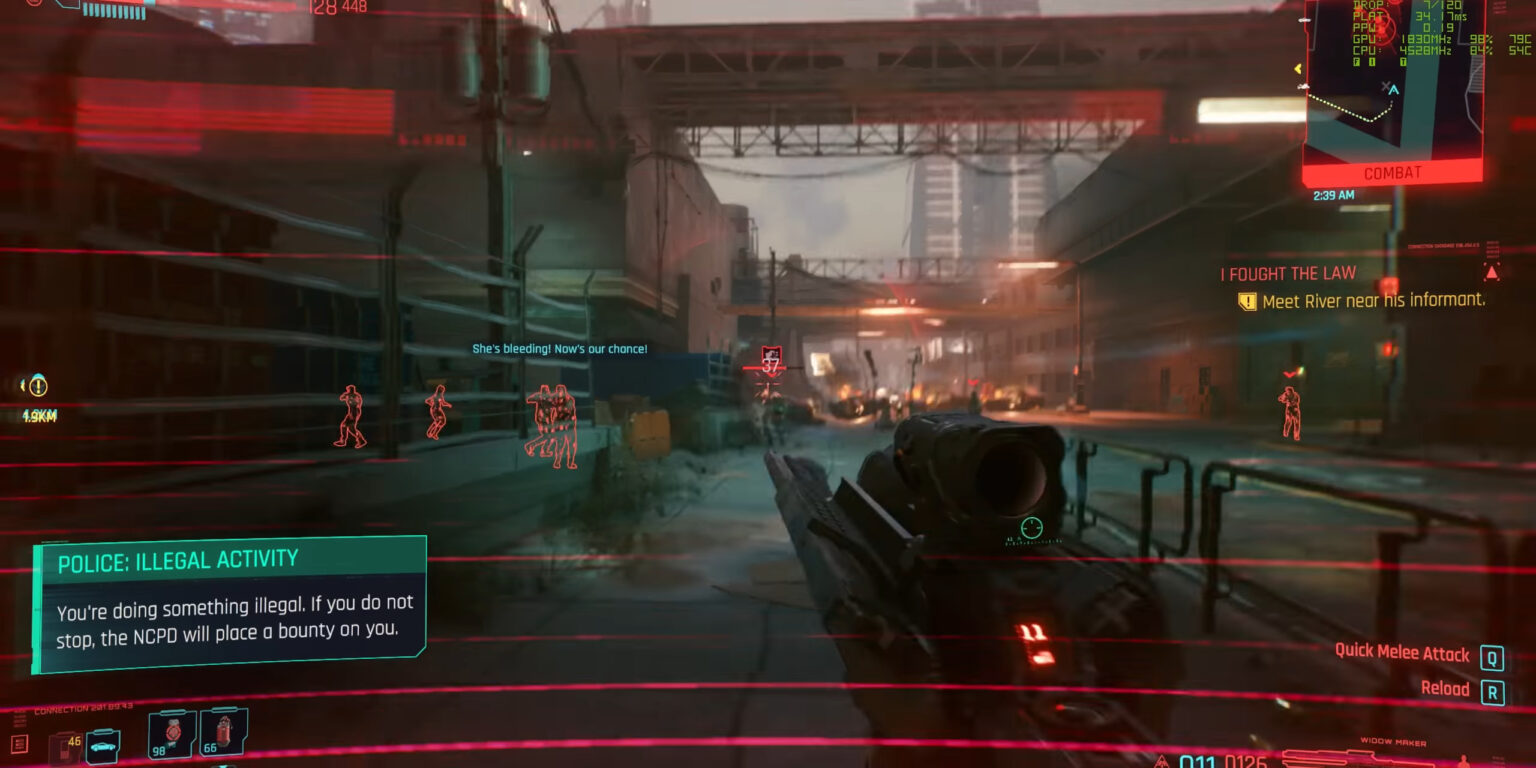This screenshot has width=1536, height=768.
Task: Click the vehicle summon car icon
Action: [104, 746]
